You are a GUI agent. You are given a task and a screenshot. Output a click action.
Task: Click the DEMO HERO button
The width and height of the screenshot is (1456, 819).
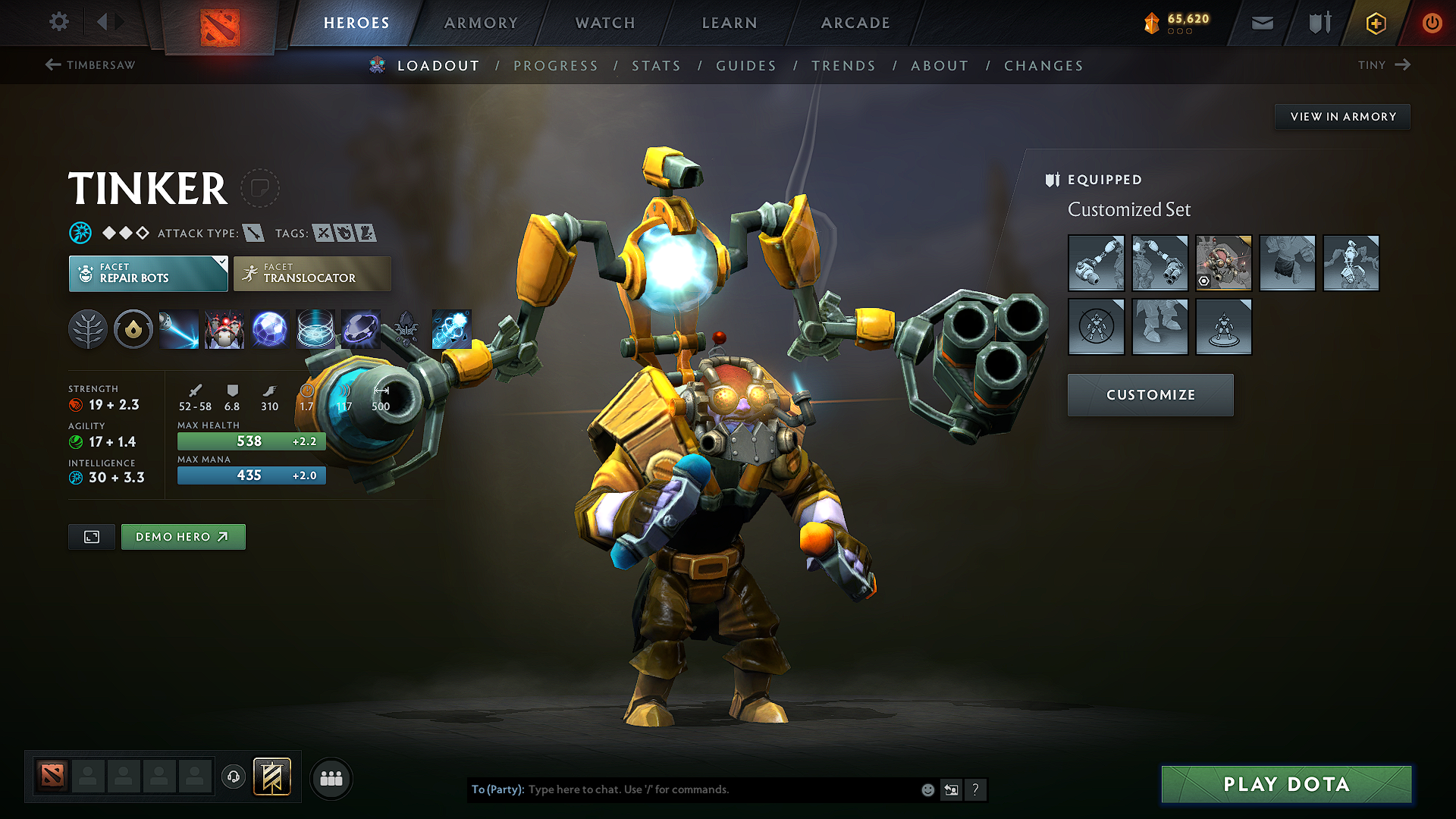(183, 536)
